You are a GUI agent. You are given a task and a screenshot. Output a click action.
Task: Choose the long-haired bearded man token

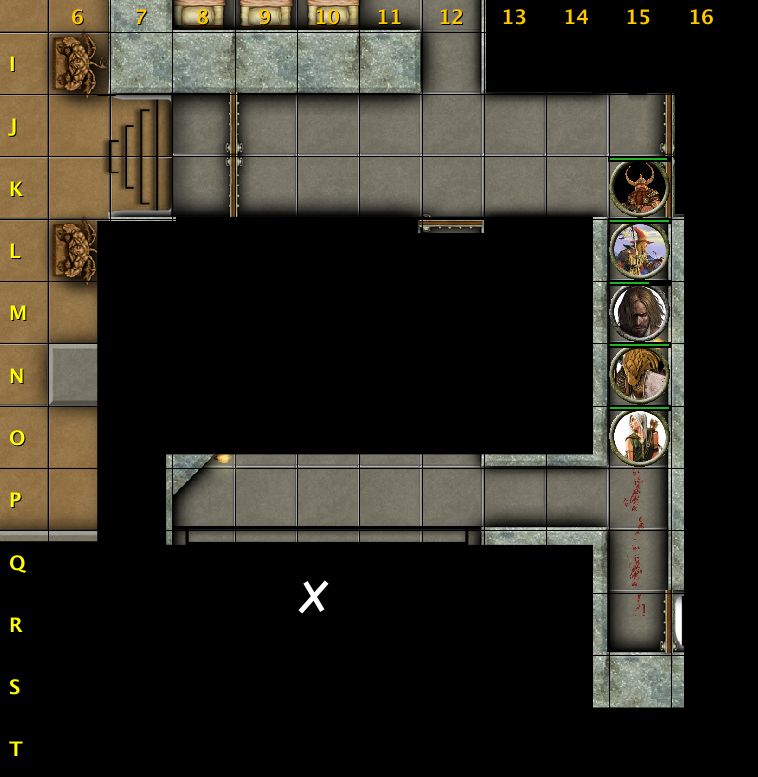[639, 313]
